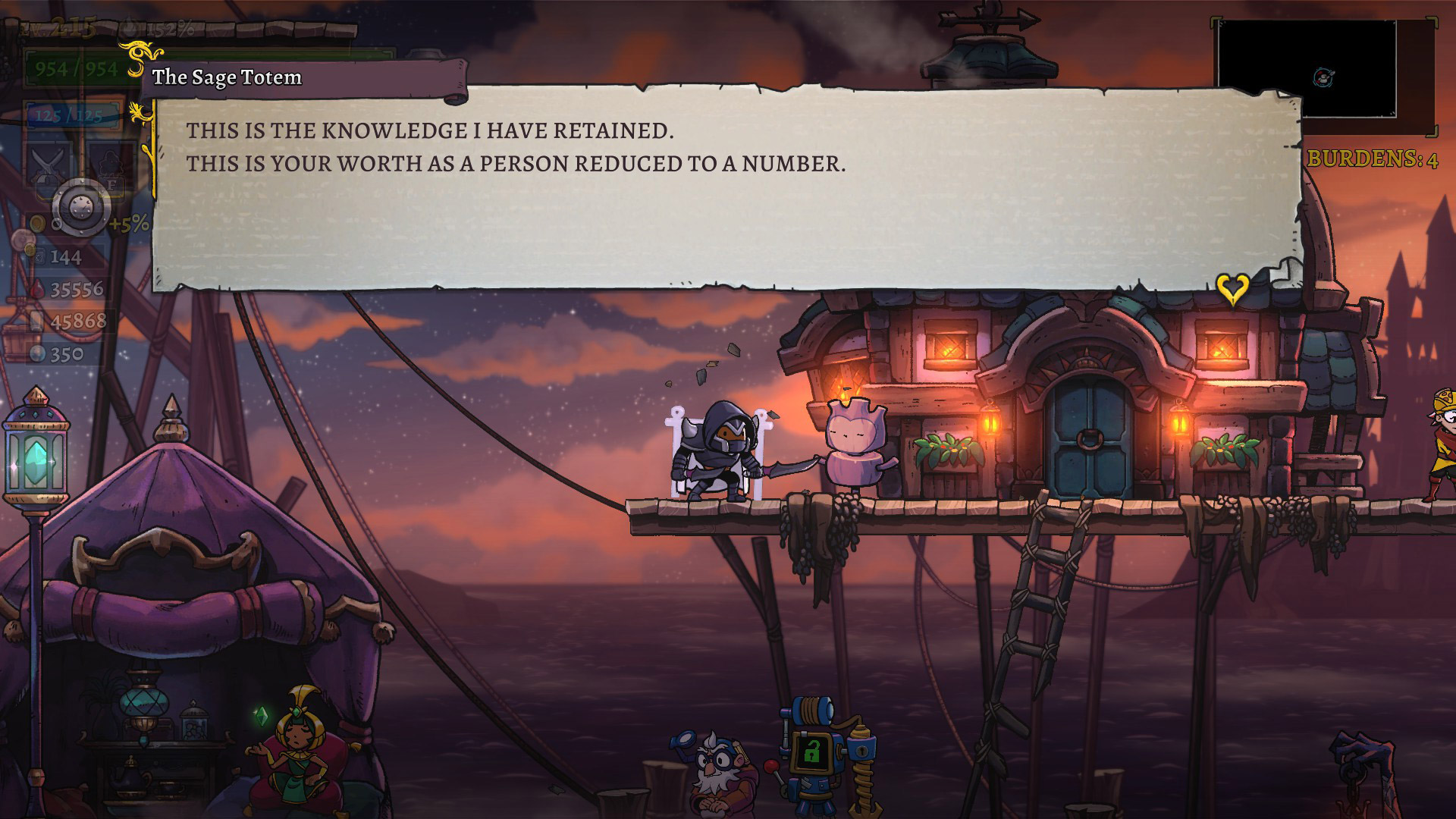Viewport: 1456px width, 819px height.
Task: Click the BURDENS: 4 counter label
Action: point(1373,158)
